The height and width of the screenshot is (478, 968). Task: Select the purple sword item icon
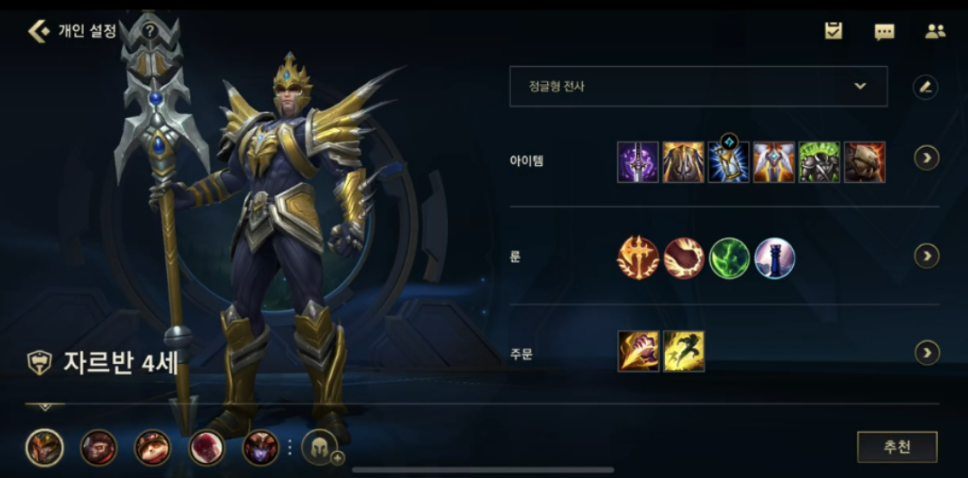pyautogui.click(x=638, y=162)
